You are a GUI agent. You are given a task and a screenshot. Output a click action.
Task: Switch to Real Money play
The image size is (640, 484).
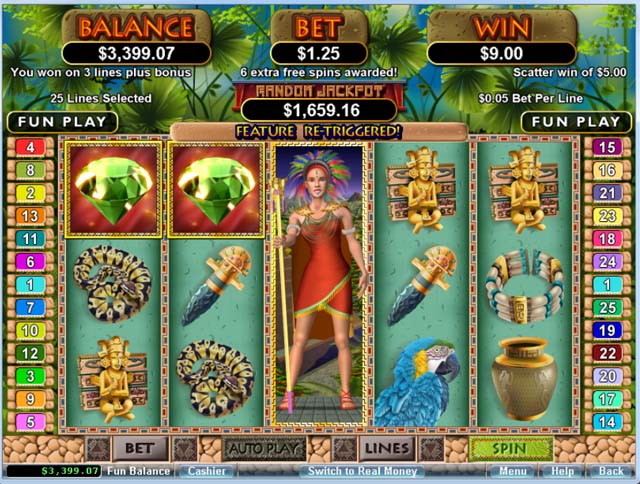pyautogui.click(x=363, y=471)
